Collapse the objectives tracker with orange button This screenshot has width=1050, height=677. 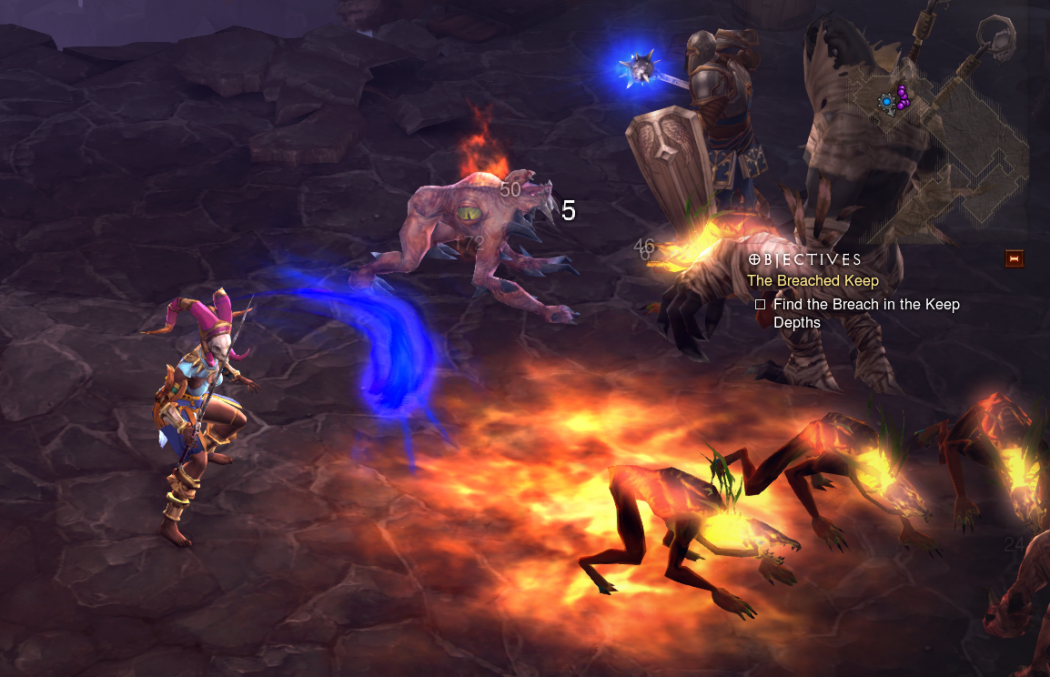1014,259
